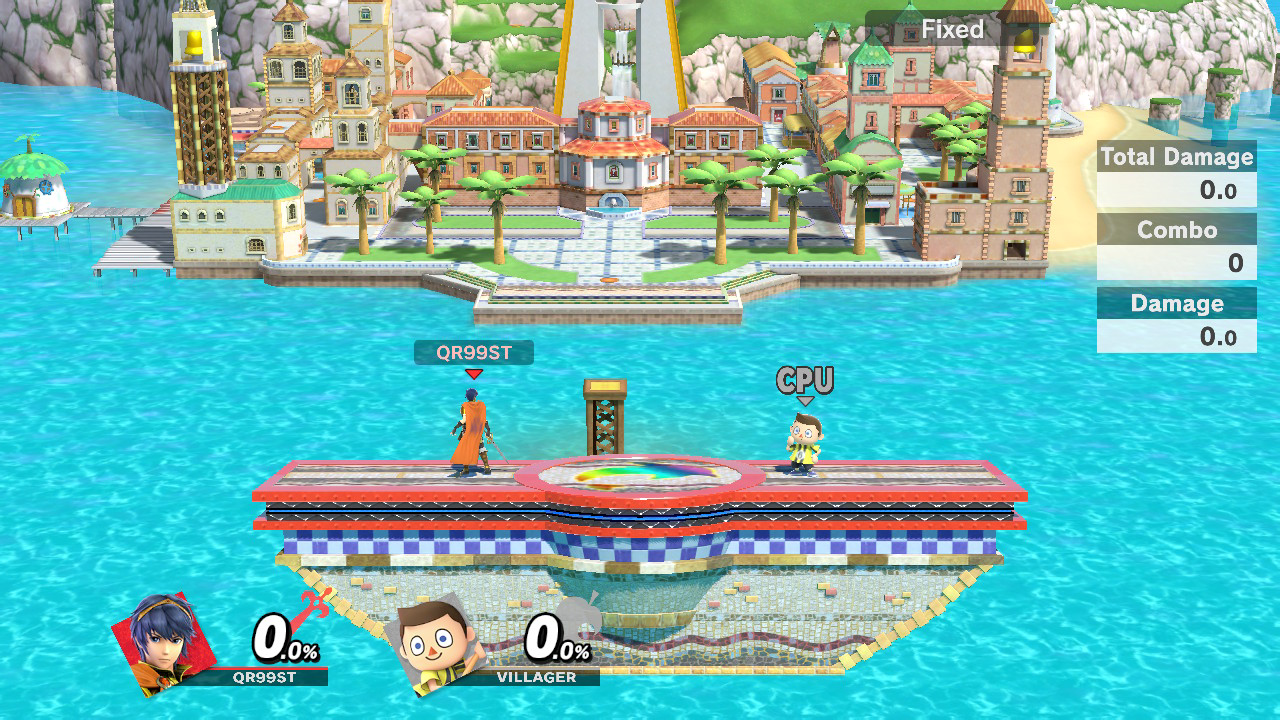The width and height of the screenshot is (1280, 720).
Task: Select the QR99ST player name tag
Action: pos(473,352)
